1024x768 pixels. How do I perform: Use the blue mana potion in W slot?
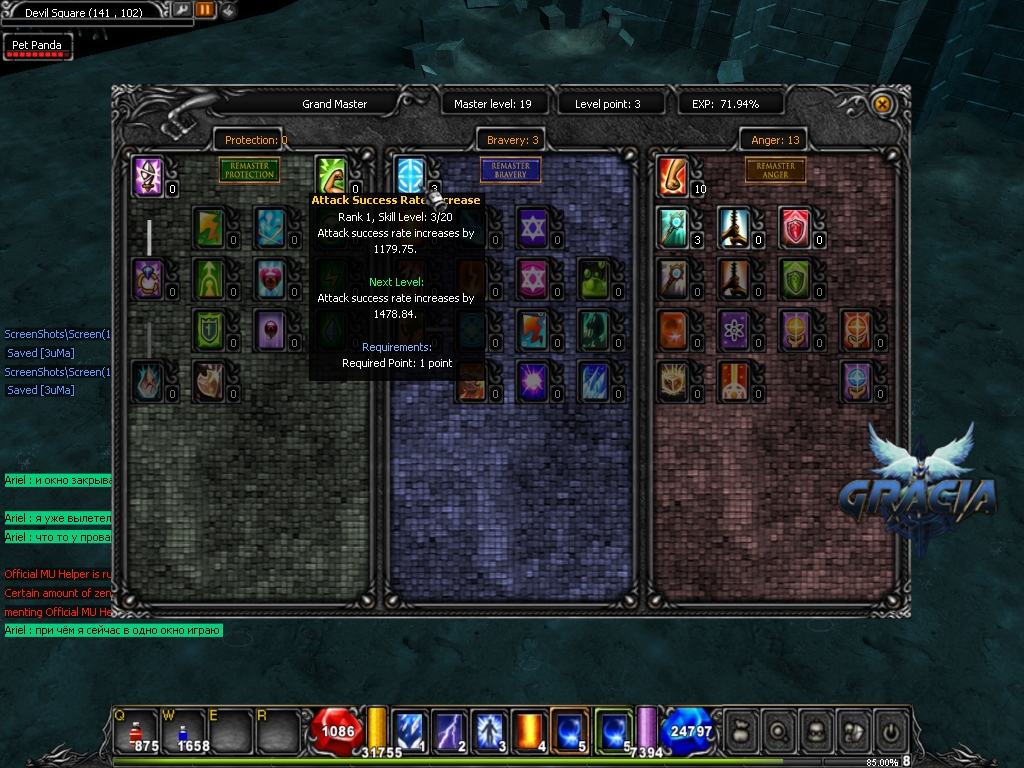[185, 731]
